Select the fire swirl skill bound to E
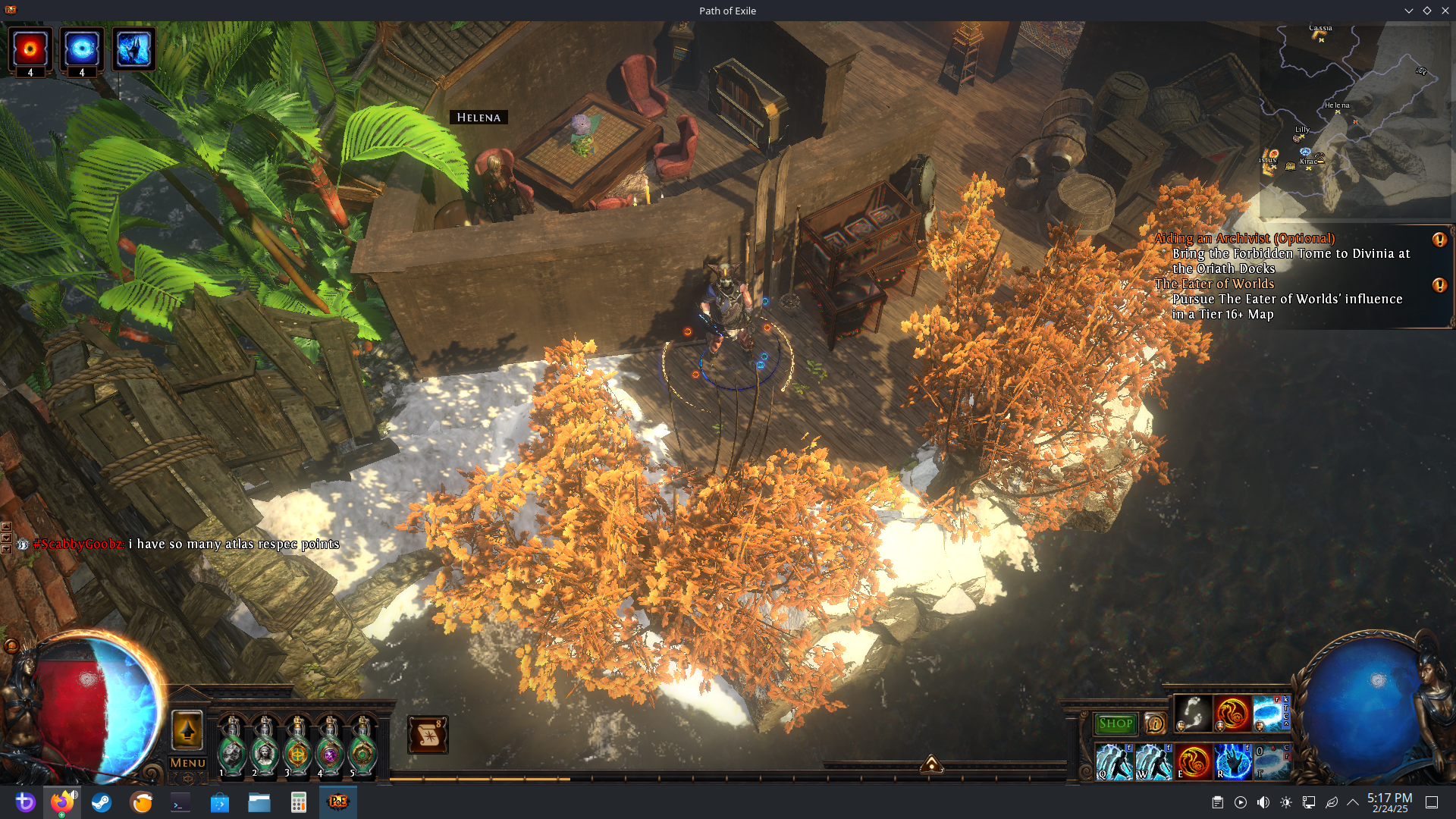This screenshot has width=1456, height=819. tap(1194, 761)
